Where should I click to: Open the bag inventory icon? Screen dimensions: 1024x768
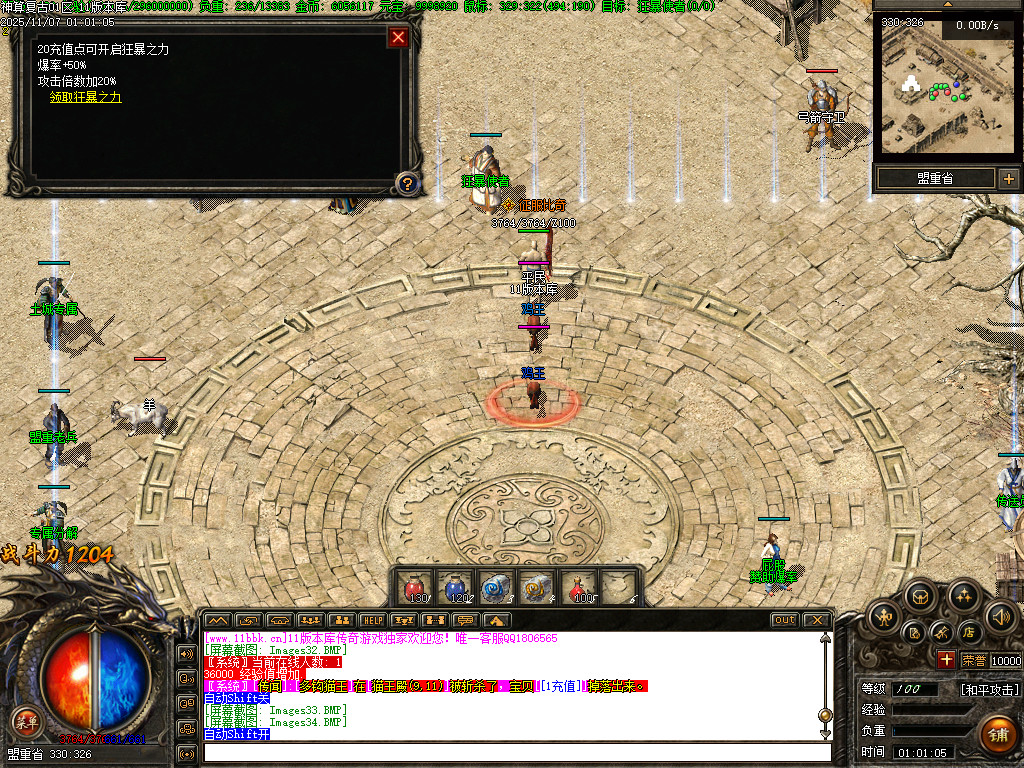(920, 597)
